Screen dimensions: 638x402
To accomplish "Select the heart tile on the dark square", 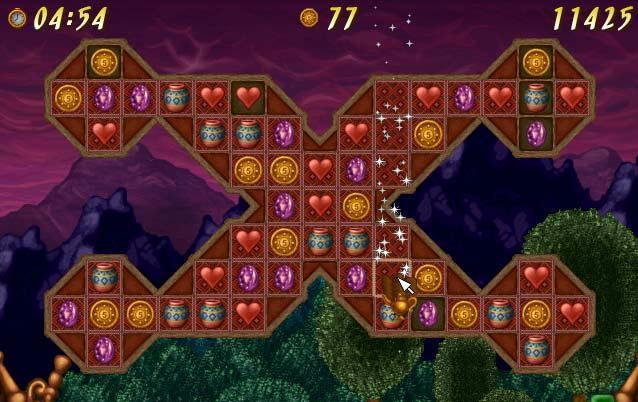I will (248, 98).
